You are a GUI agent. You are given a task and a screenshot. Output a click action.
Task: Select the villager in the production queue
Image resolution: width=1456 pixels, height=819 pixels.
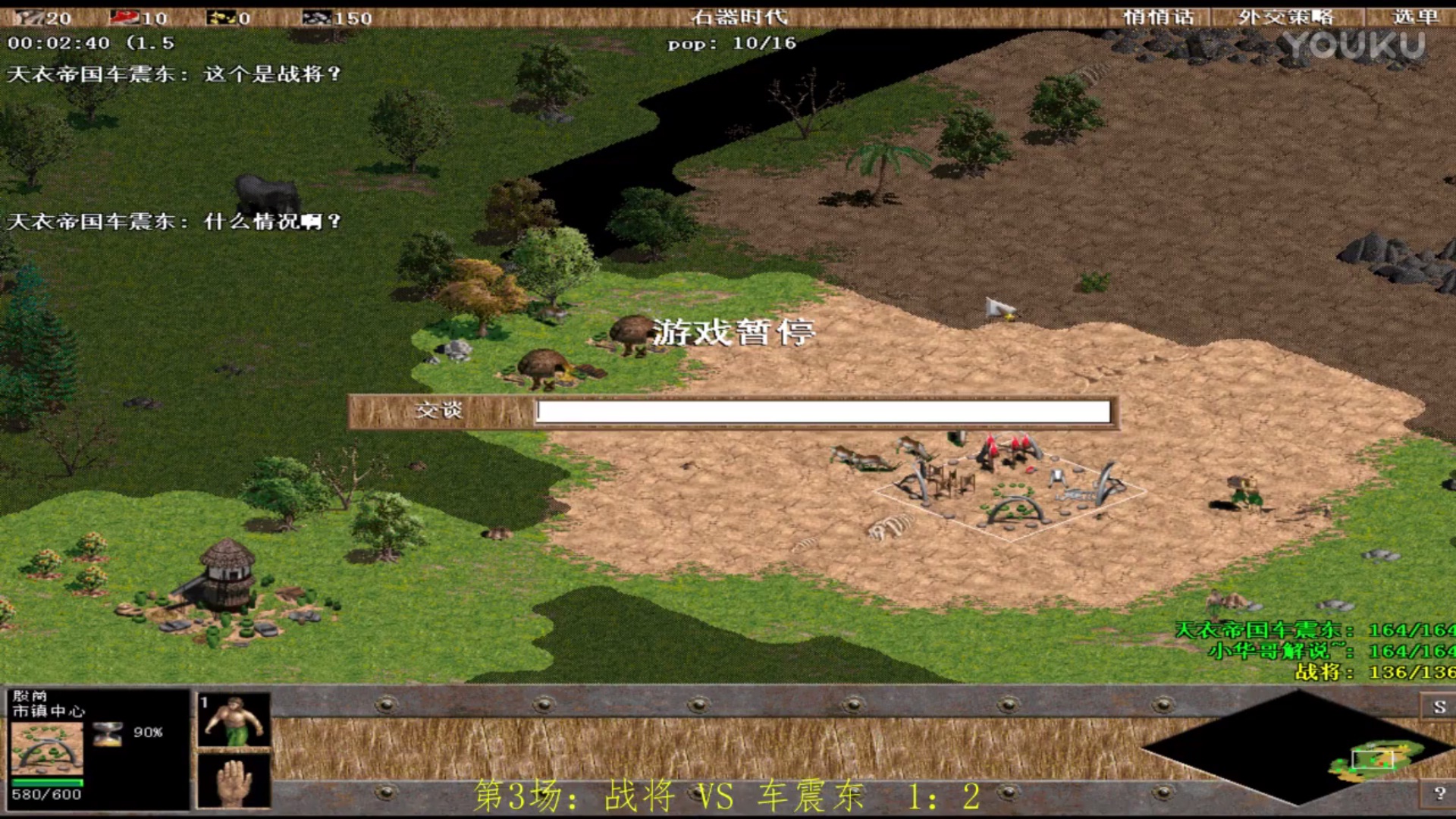(234, 720)
